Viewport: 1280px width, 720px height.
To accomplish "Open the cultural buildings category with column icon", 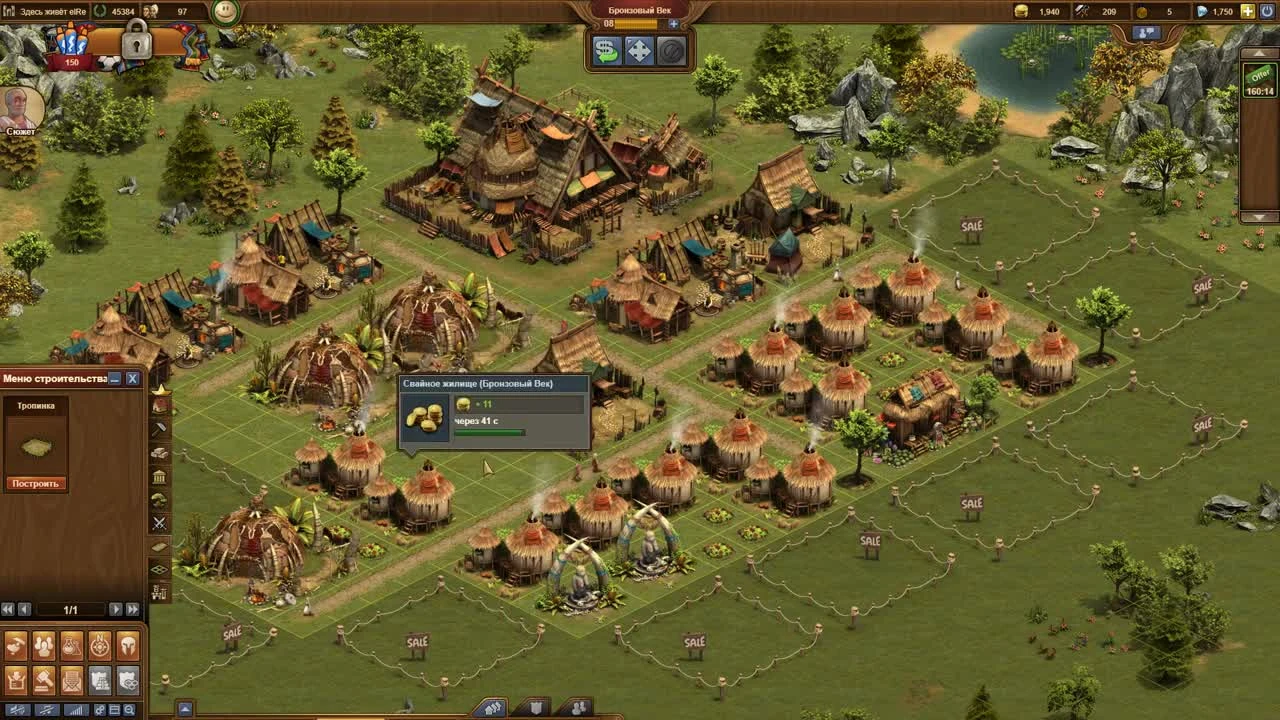I will tap(160, 477).
